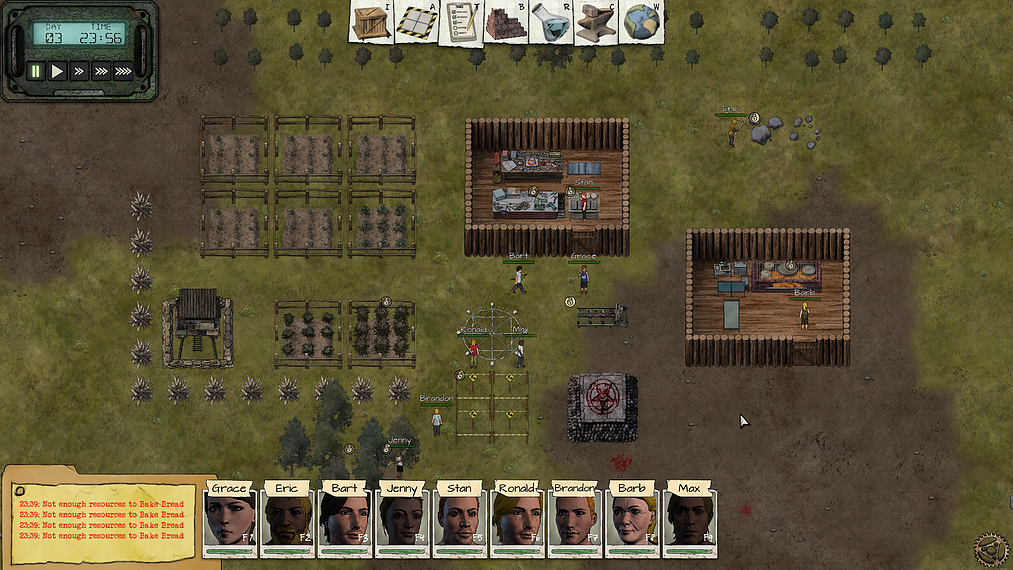Image resolution: width=1013 pixels, height=570 pixels.
Task: Select Stan's portrait
Action: coord(460,519)
